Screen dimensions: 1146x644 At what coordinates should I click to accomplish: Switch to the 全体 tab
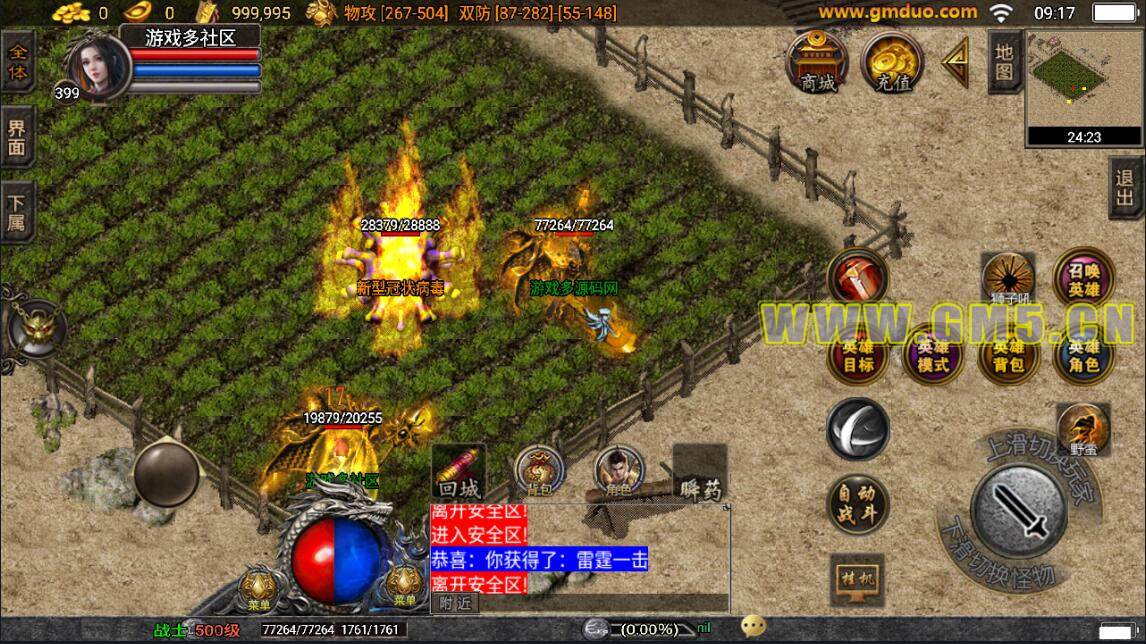click(18, 61)
